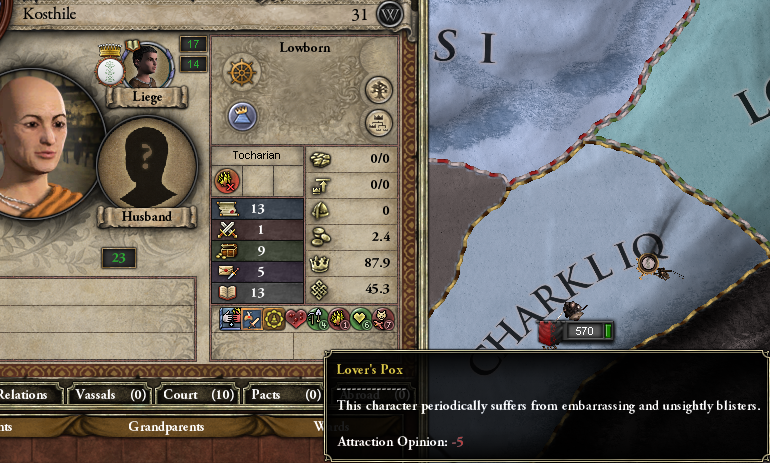This screenshot has height=463, width=770.
Task: Click the blue crowned mountain icon
Action: click(x=239, y=114)
